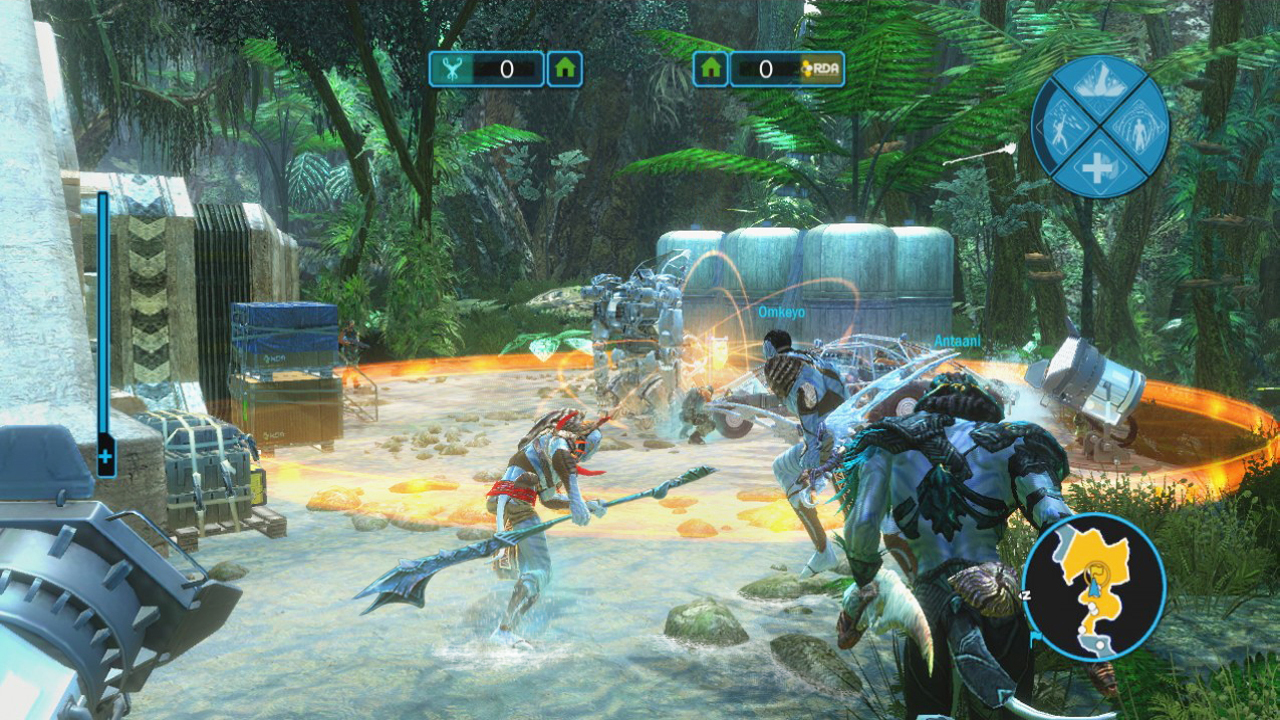Viewport: 1280px width, 720px height.
Task: Click the home base icon beside the RDA counter
Action: click(709, 68)
